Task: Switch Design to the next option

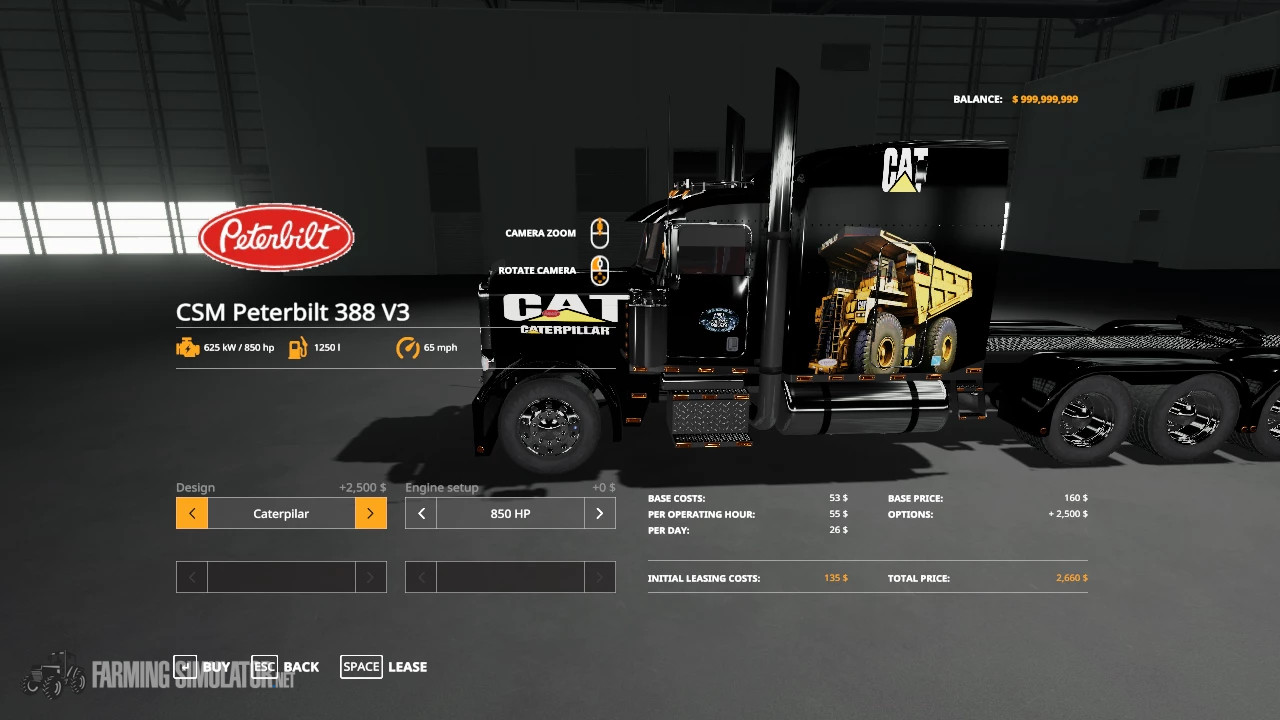Action: [370, 513]
